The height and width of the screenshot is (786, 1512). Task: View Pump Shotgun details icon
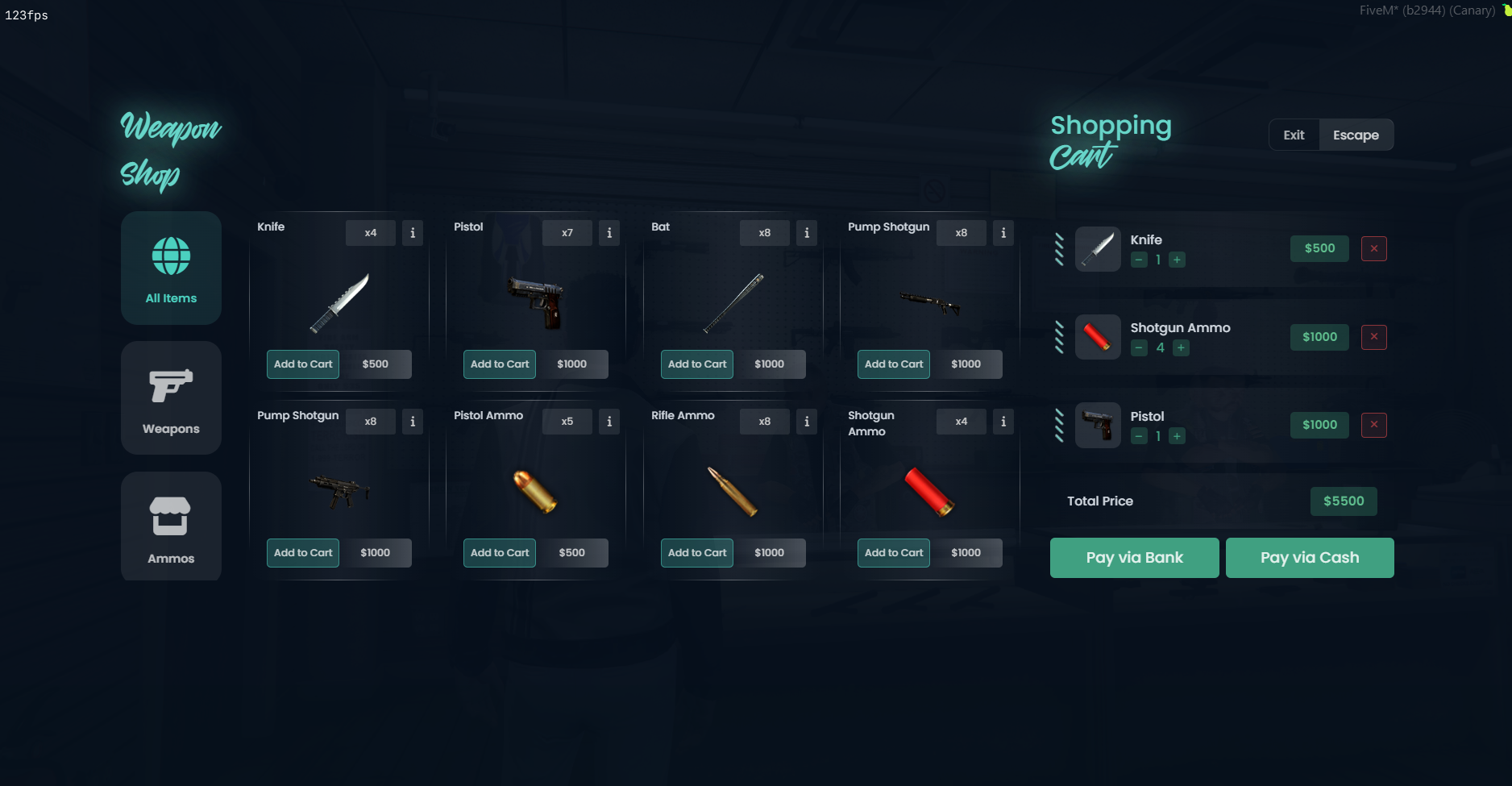[x=1003, y=233]
